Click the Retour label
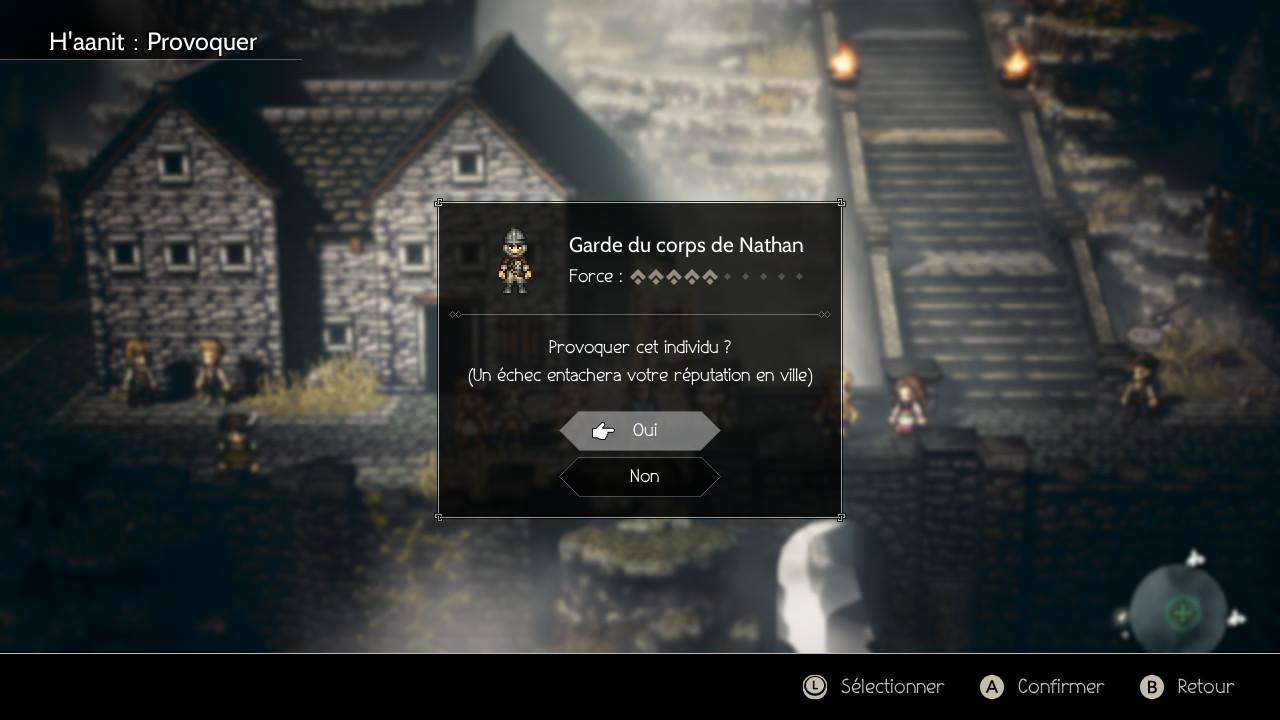This screenshot has width=1280, height=720. 1205,687
